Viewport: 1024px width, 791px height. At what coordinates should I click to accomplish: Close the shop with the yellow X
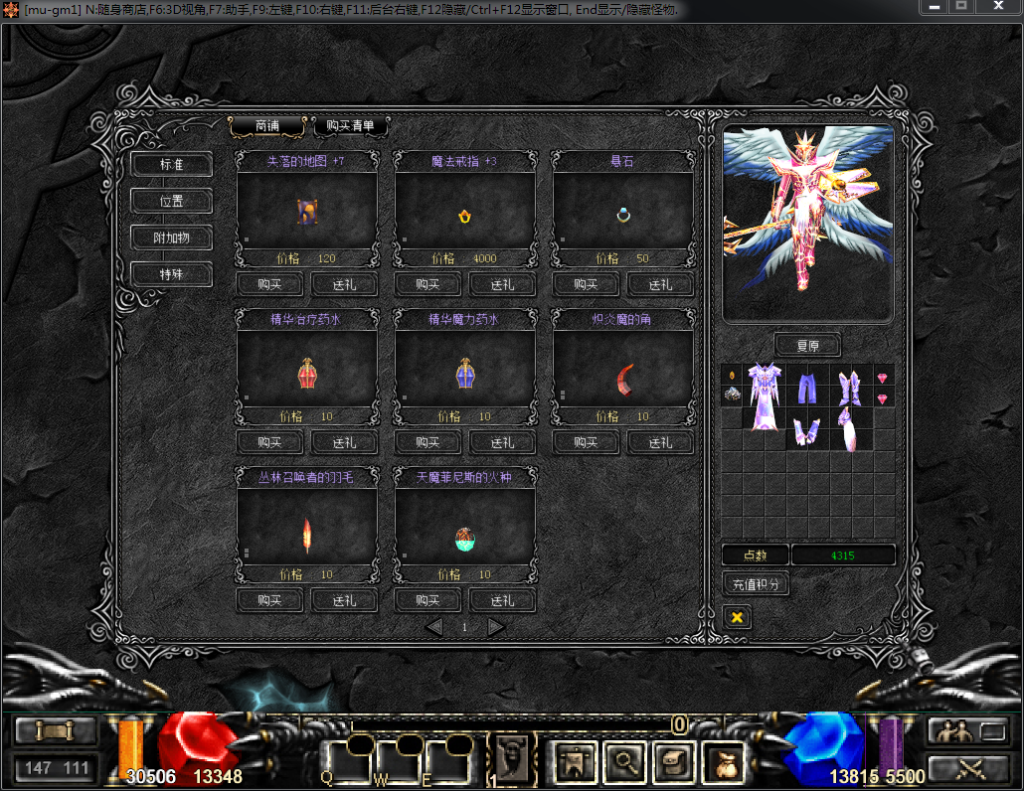[737, 617]
